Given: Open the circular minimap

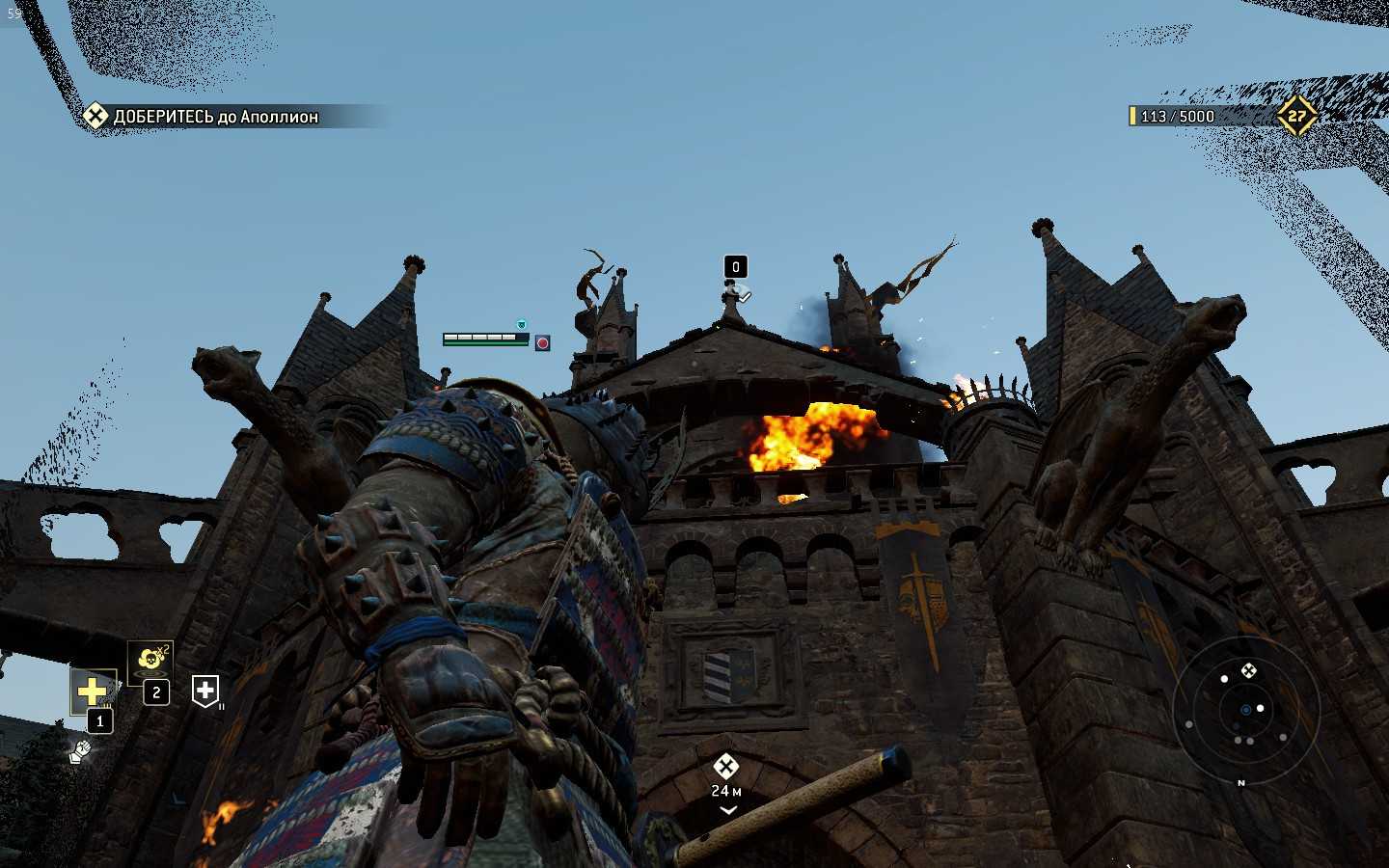Looking at the screenshot, I should (1245, 710).
